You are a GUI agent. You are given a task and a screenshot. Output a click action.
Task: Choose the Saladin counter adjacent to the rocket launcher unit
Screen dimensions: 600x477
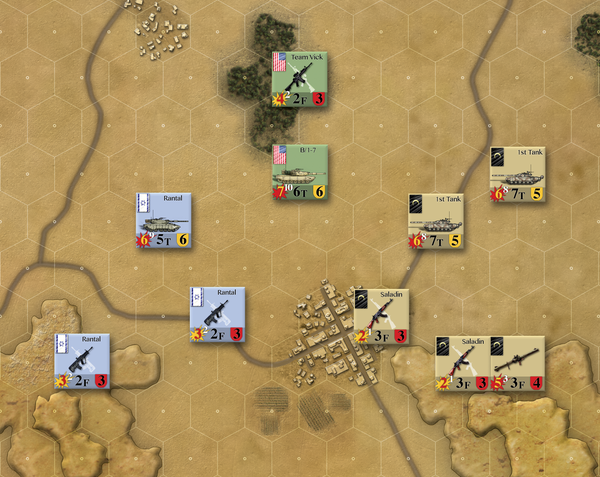click(x=462, y=362)
